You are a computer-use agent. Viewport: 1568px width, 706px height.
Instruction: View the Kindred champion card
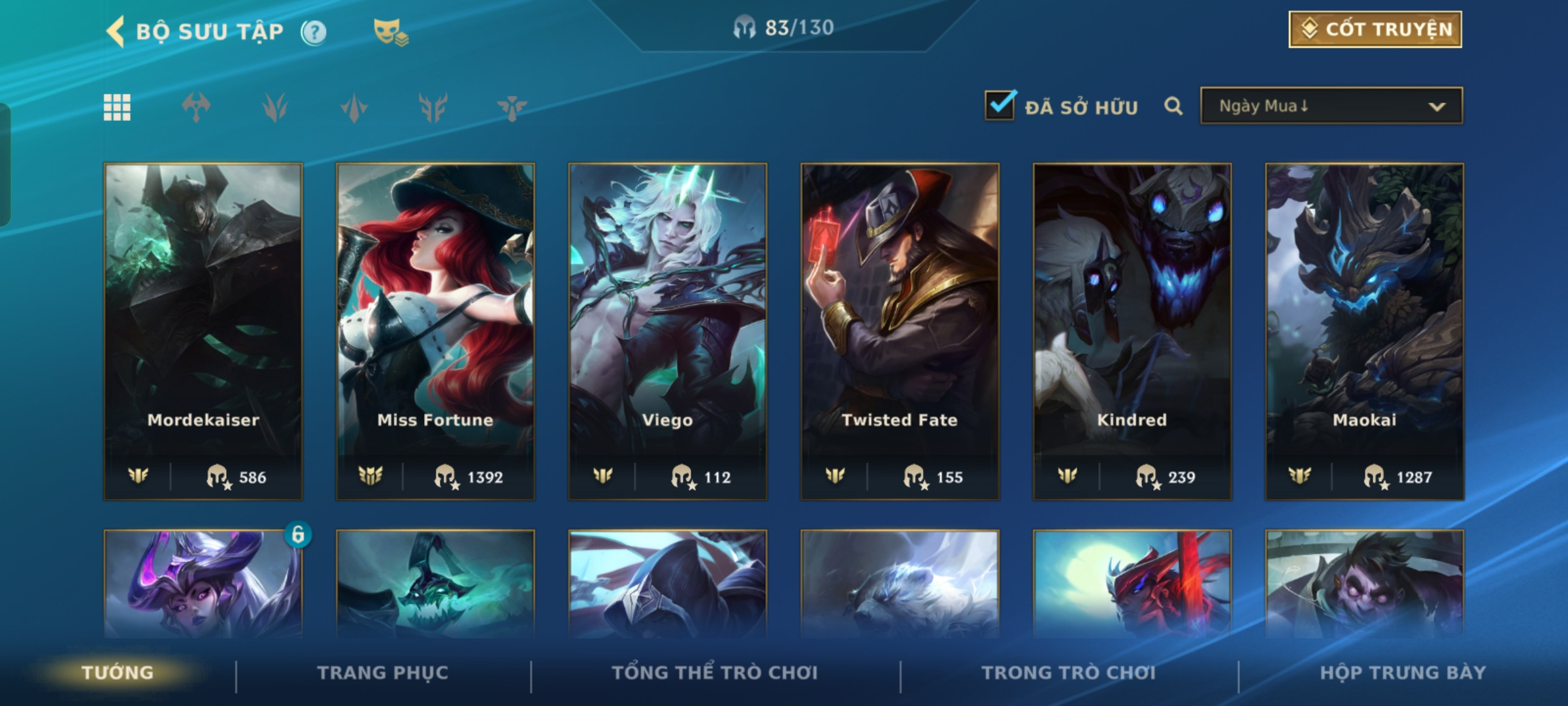pyautogui.click(x=1132, y=331)
